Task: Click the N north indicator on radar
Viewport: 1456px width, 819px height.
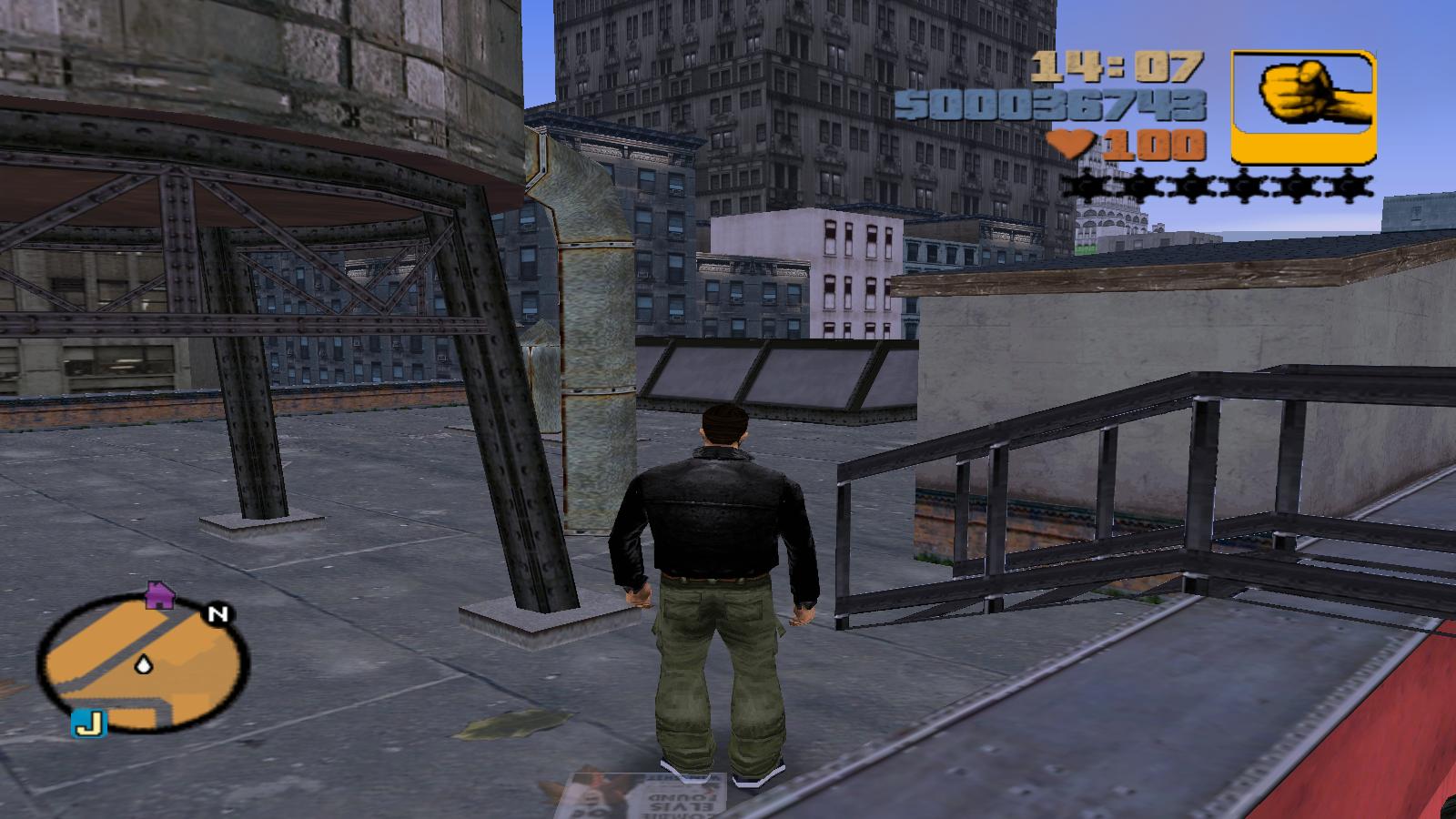Action: point(218,614)
